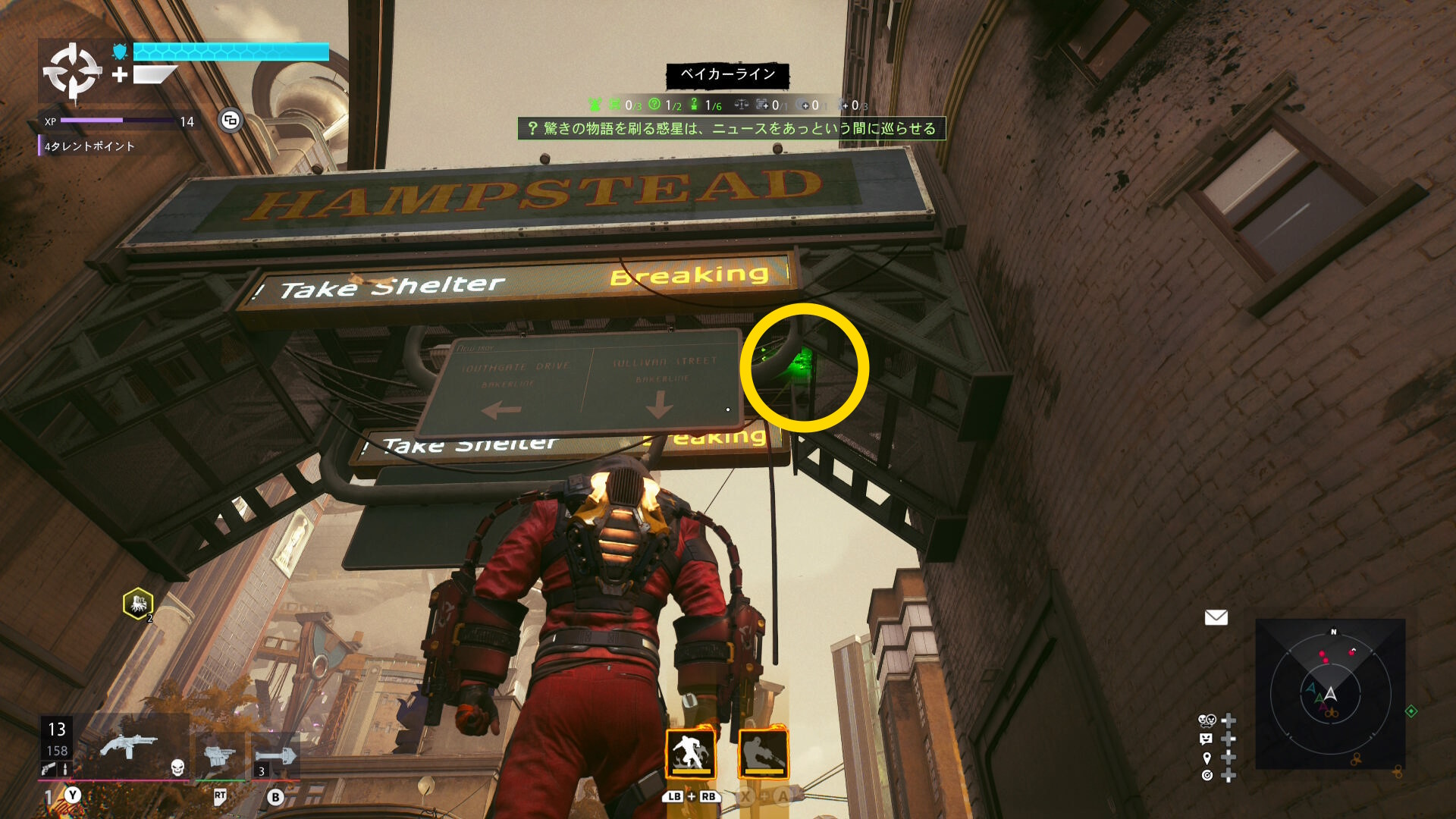
Task: Click the character swap faces icon
Action: (1207, 720)
